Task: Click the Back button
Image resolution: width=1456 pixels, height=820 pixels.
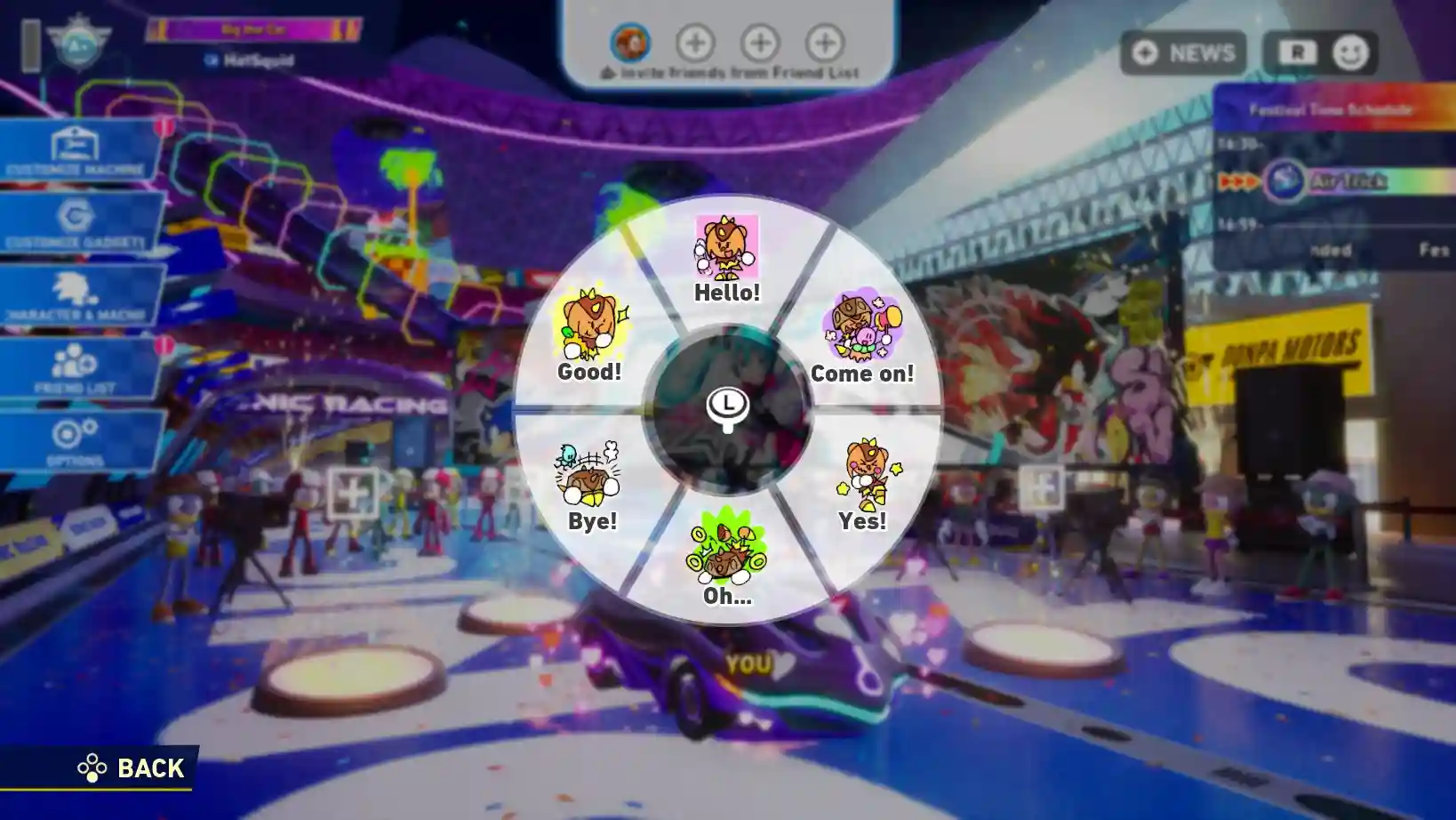Action: [x=132, y=768]
